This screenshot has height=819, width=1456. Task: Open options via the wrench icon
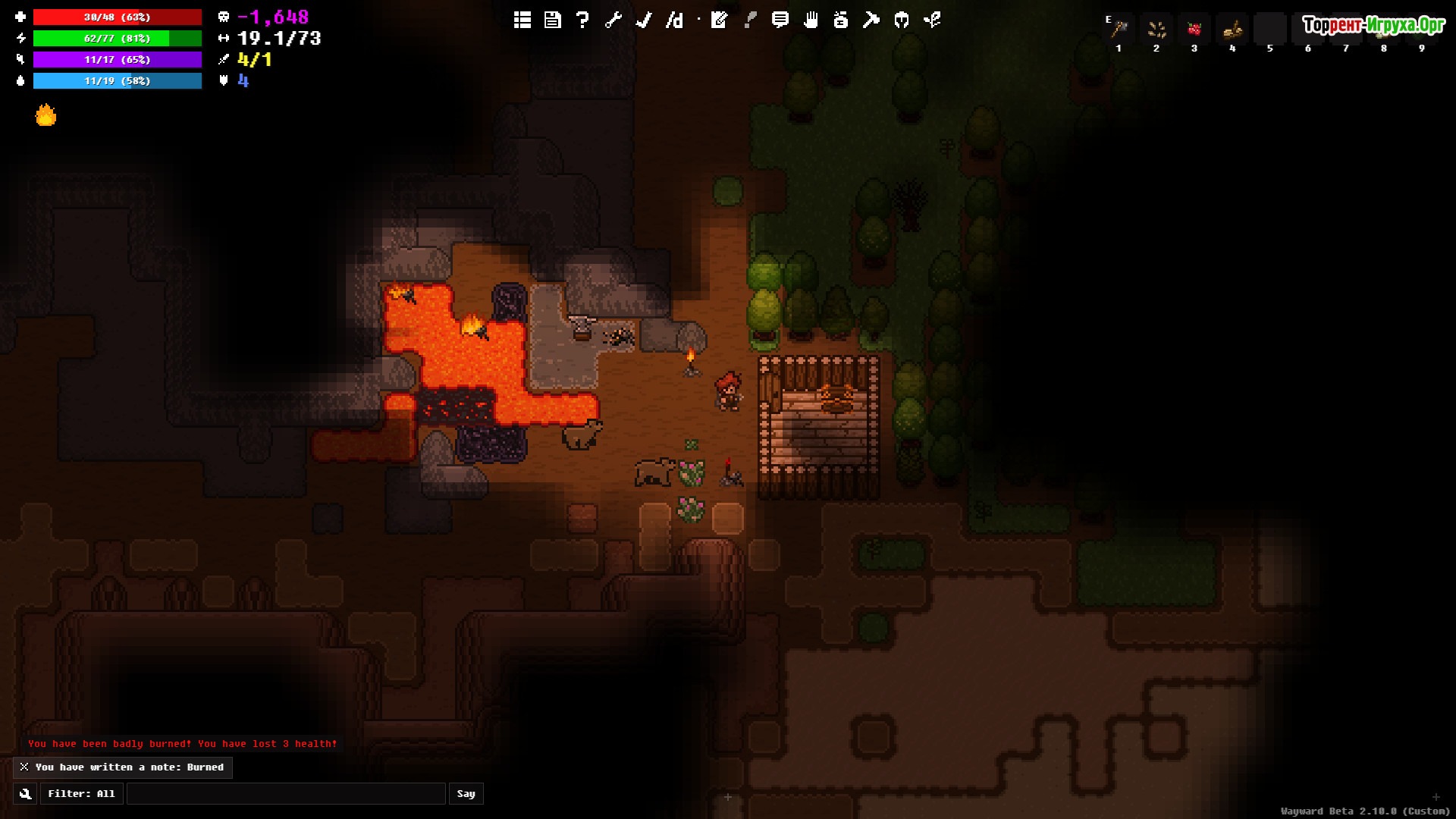click(613, 20)
